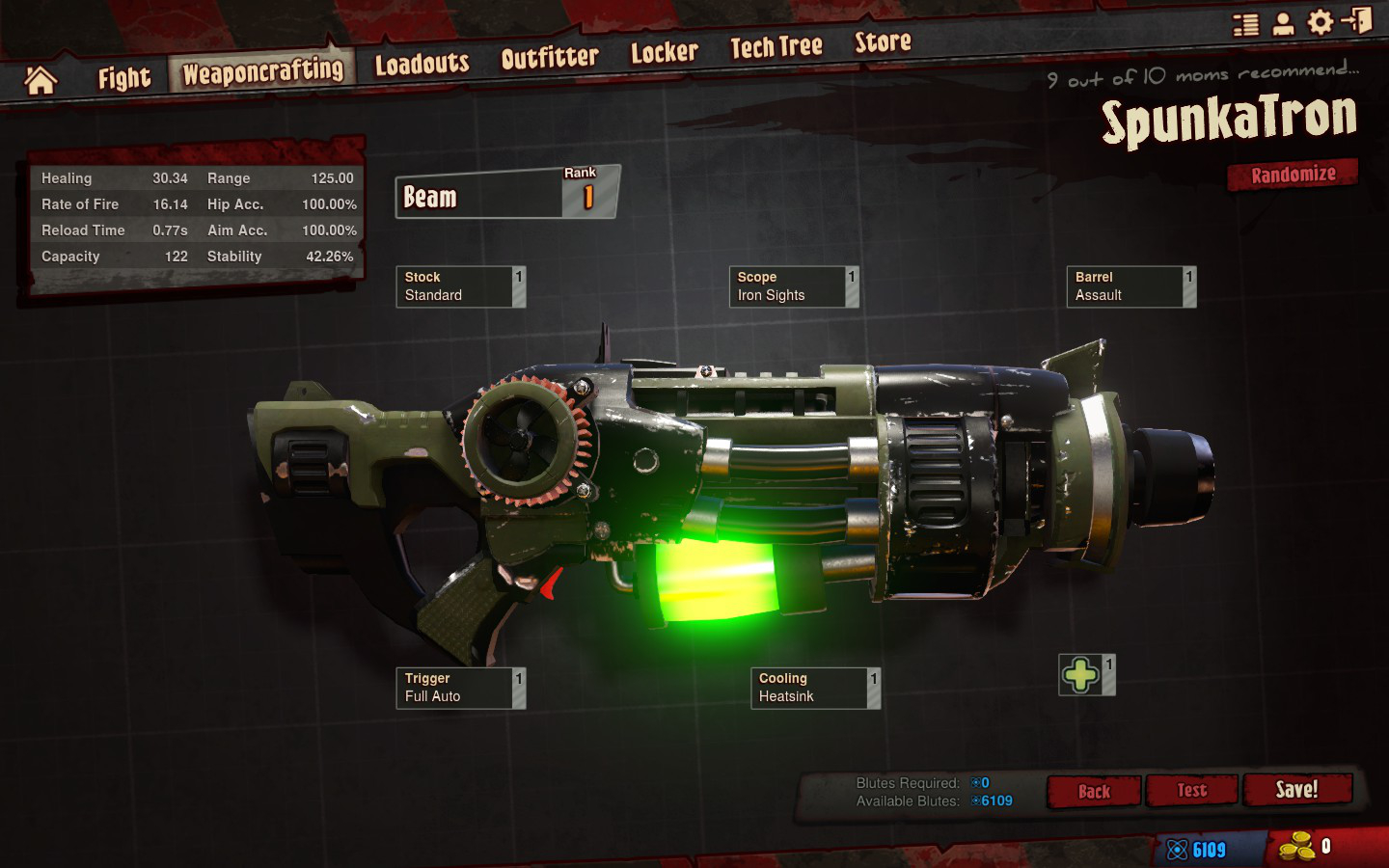Switch to the Loadouts tab
The width and height of the screenshot is (1389, 868).
pos(422,65)
